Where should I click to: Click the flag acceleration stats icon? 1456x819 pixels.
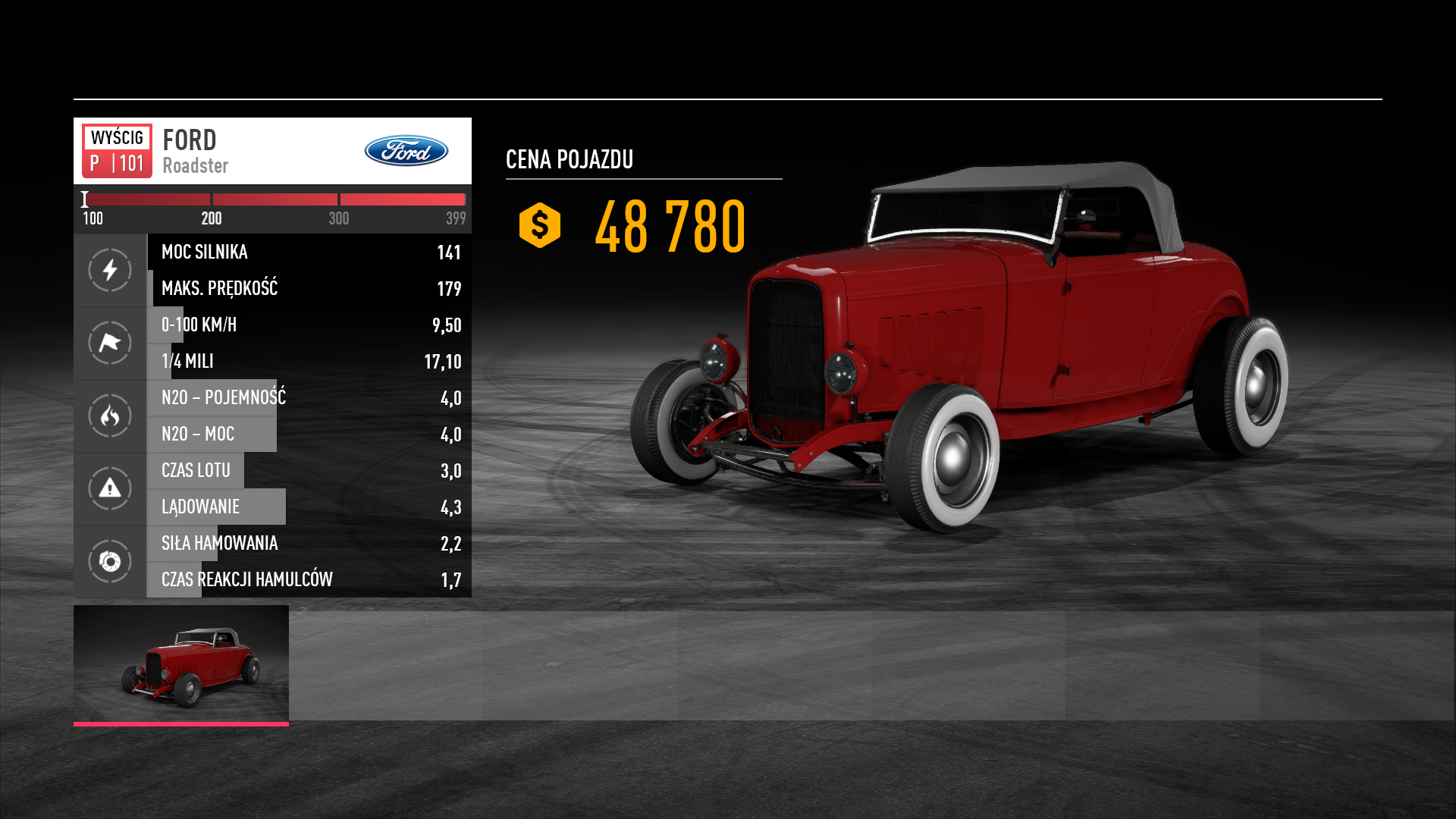(110, 343)
